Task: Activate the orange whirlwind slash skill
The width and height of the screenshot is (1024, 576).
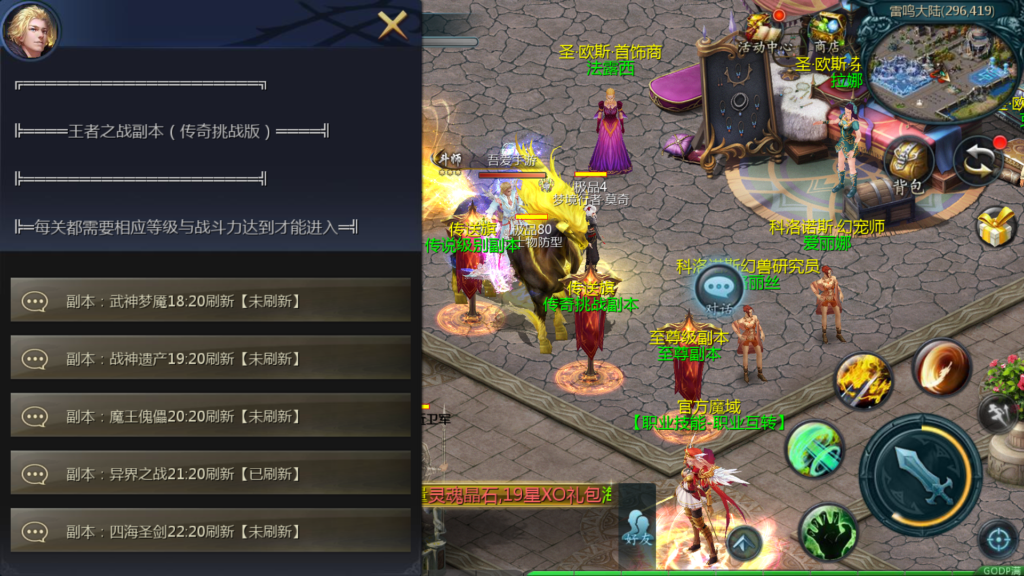Action: point(941,366)
